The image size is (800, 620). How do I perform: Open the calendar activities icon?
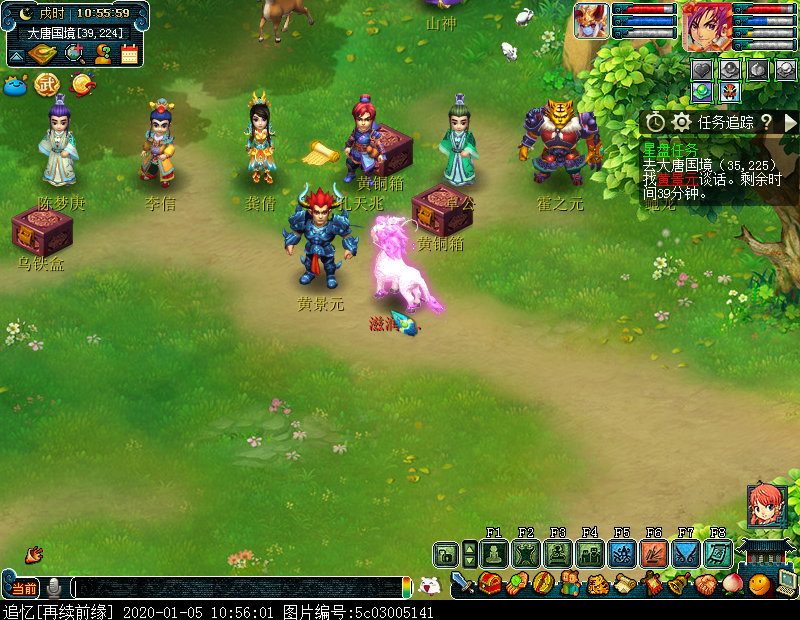[x=129, y=54]
